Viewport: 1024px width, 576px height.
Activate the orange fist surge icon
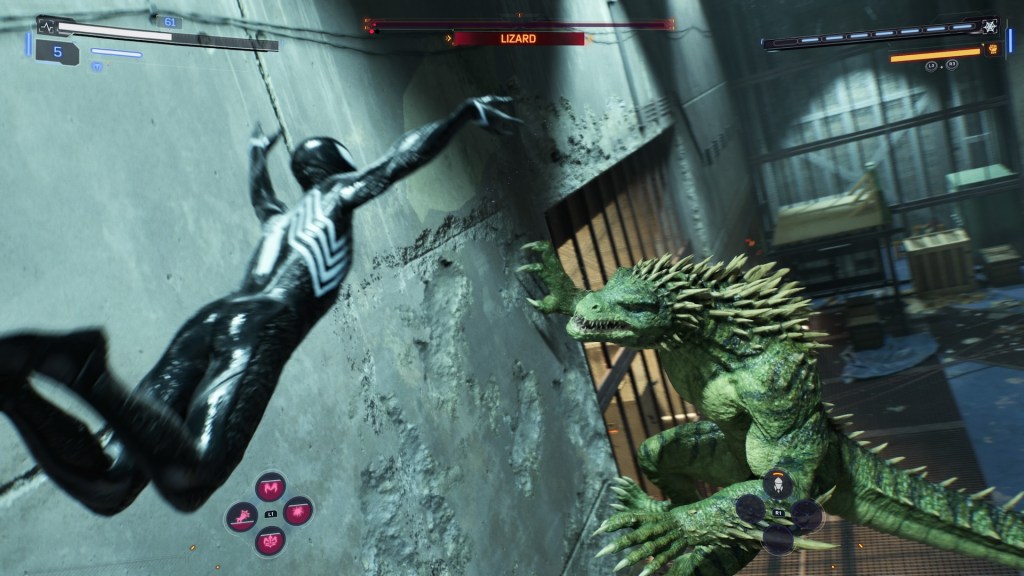(993, 48)
